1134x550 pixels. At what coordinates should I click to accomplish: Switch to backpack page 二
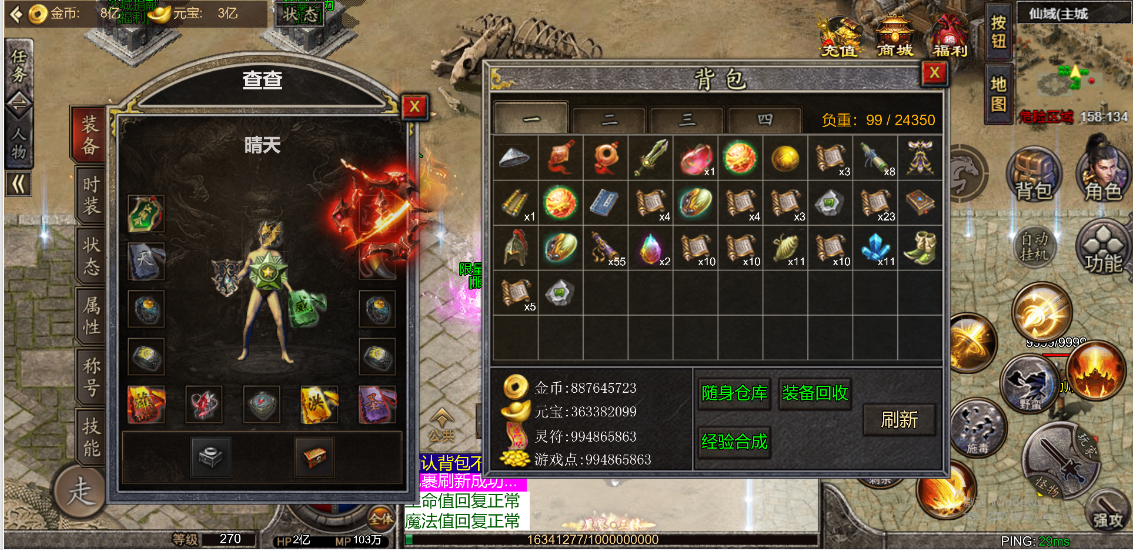609,119
